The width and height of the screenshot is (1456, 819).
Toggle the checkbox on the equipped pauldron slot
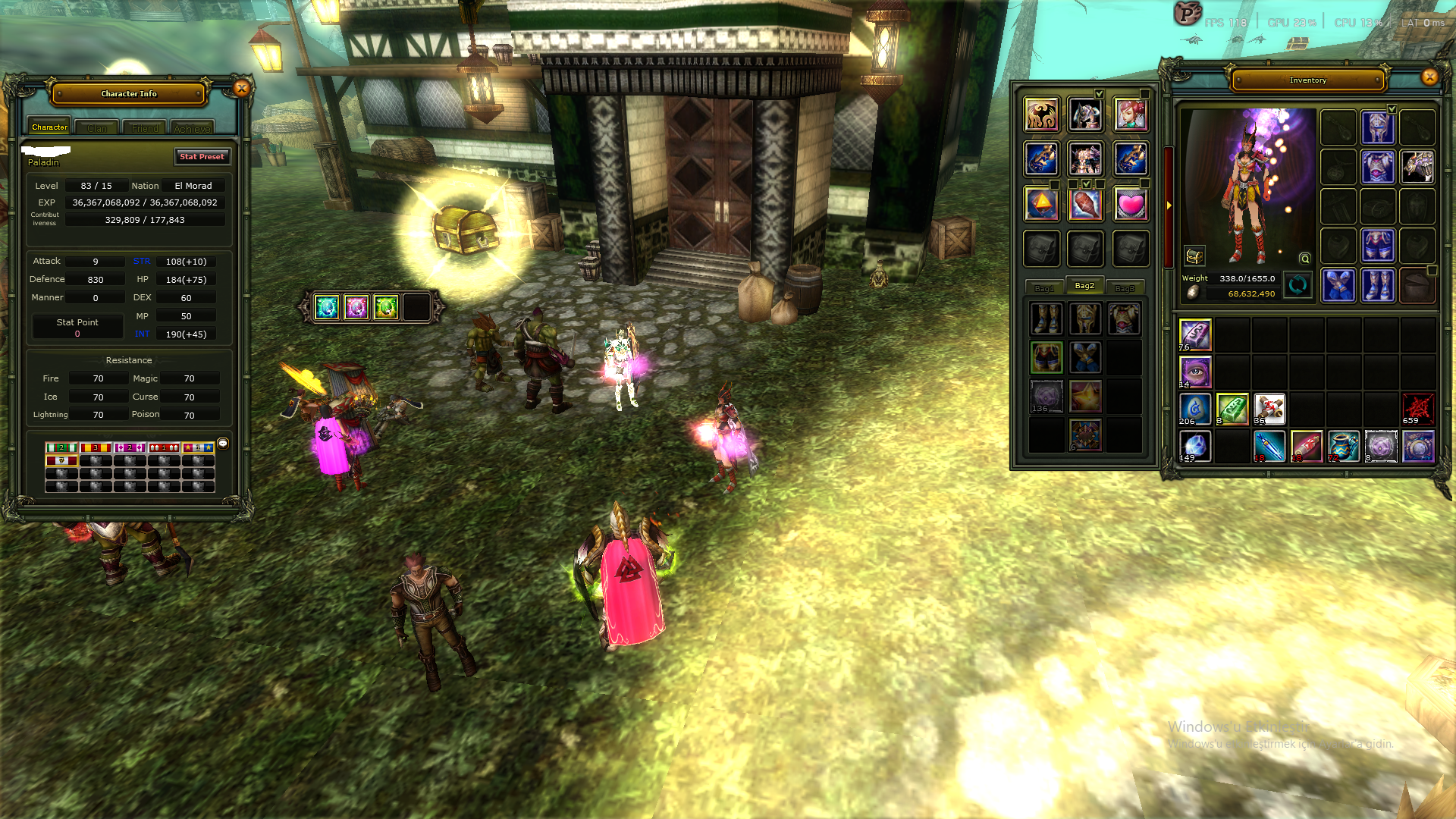pos(1392,109)
